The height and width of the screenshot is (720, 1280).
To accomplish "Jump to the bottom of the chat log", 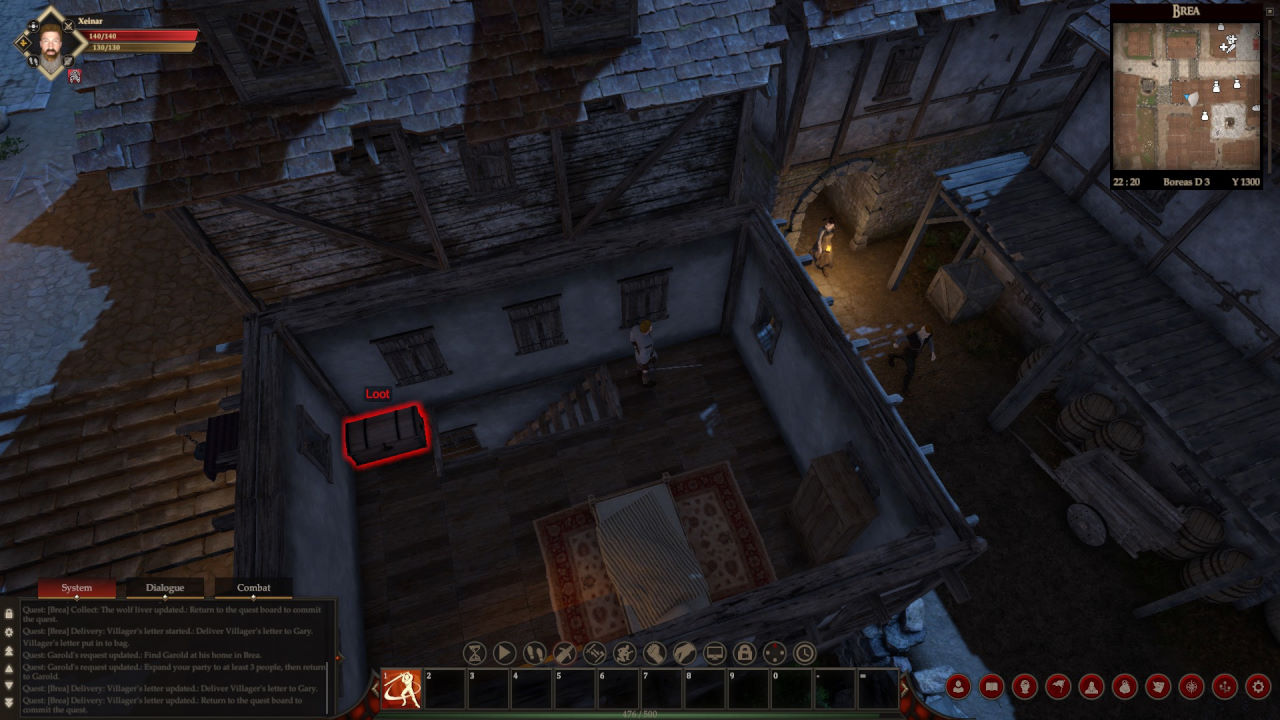I will (x=9, y=703).
